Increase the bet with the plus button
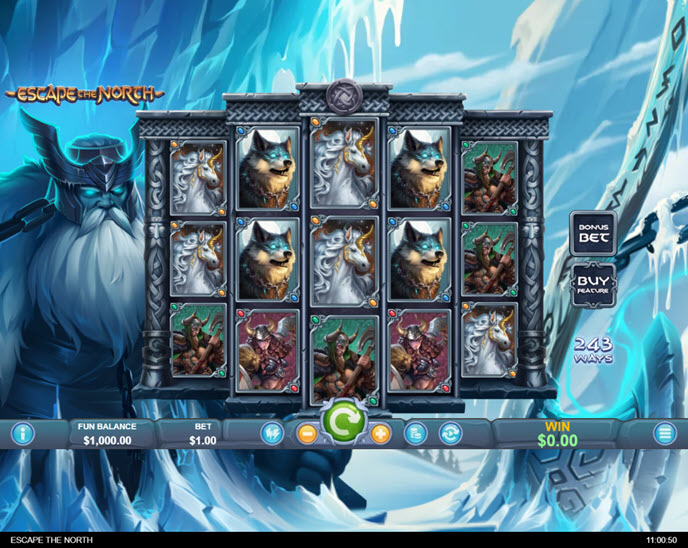Screen dimensions: 688x548 click(380, 434)
